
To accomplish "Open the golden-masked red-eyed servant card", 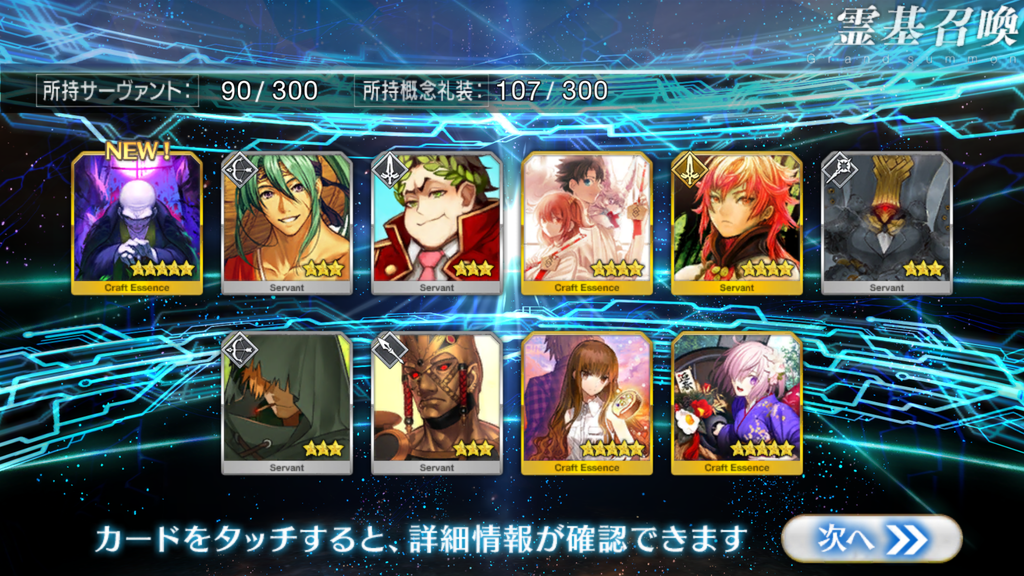I will tap(437, 403).
